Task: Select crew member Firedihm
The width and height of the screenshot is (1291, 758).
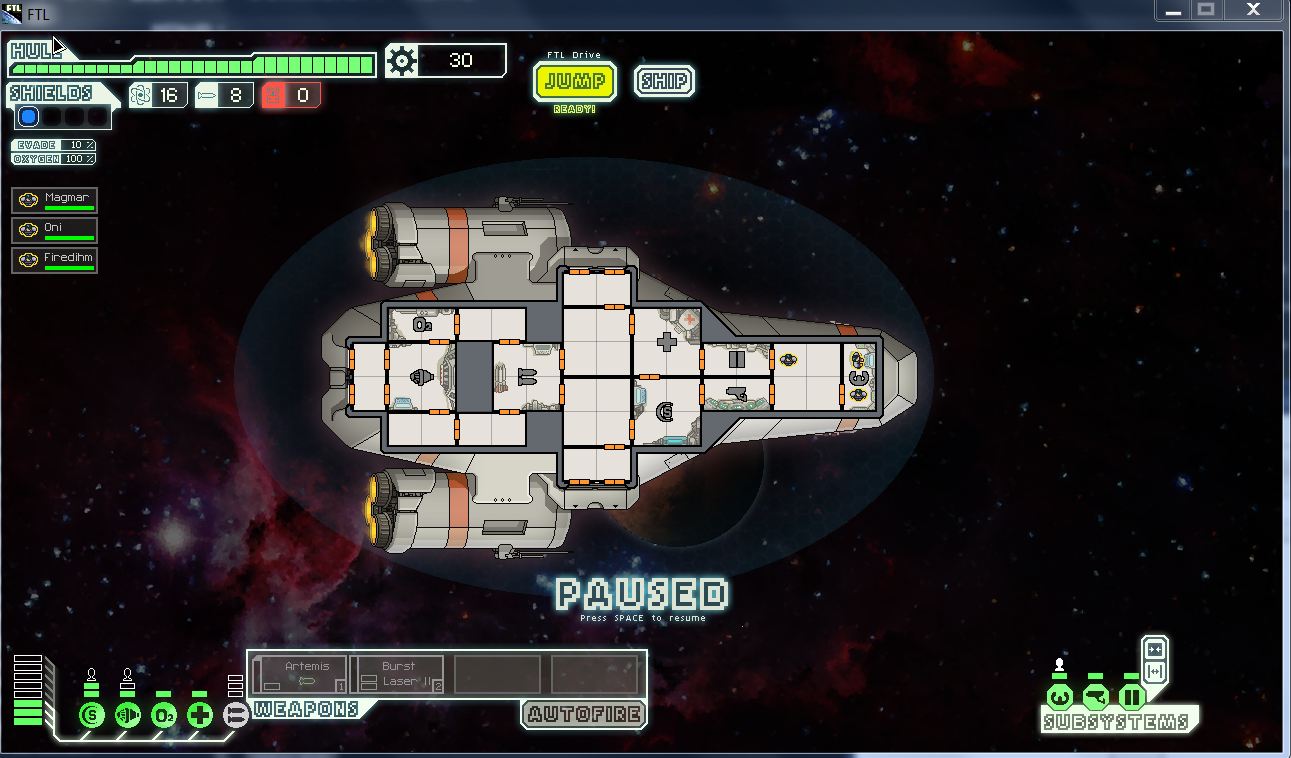Action: pos(55,260)
